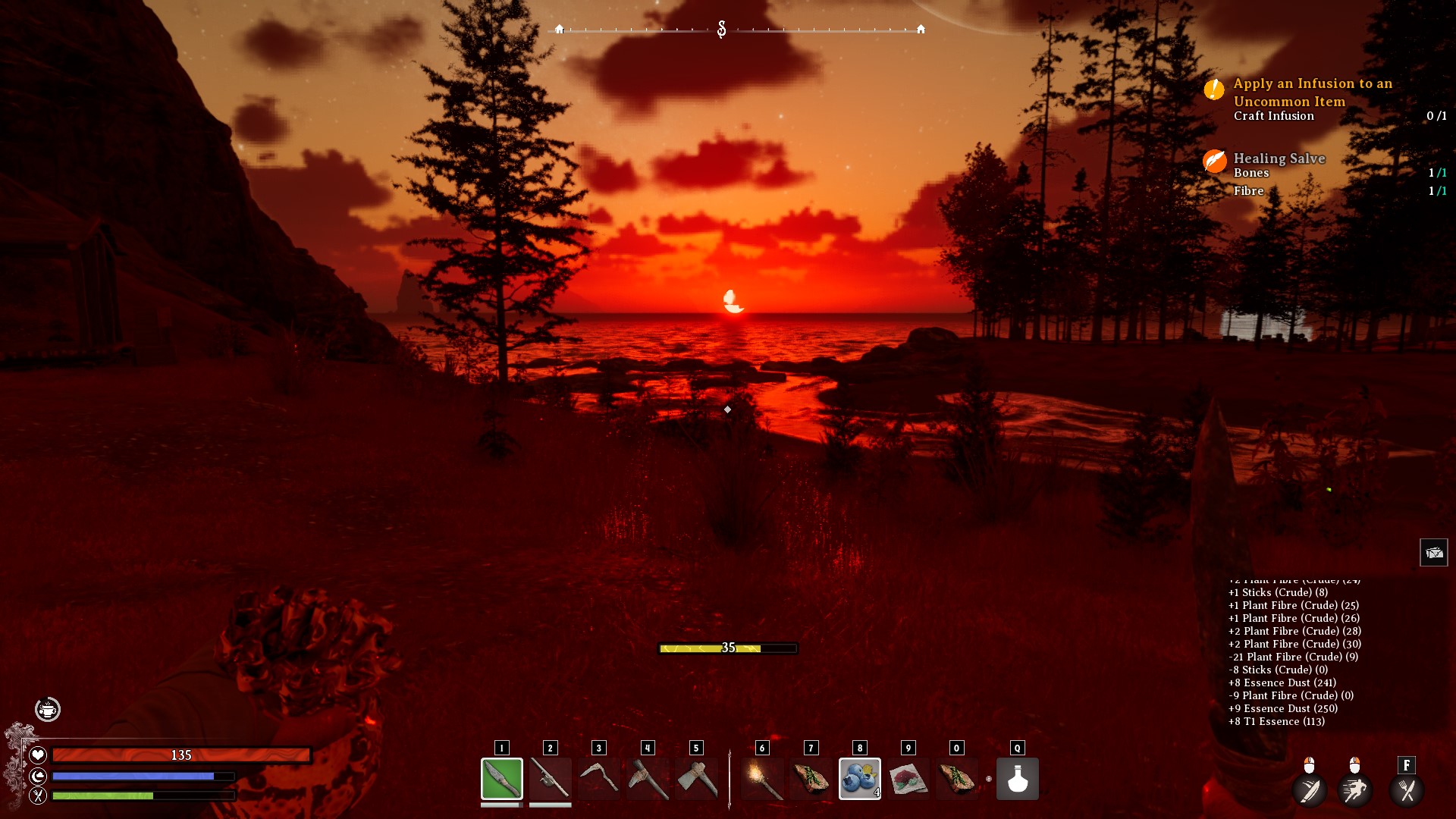Equip the sickle from the hotbar
This screenshot has width=1456, height=819.
(598, 779)
